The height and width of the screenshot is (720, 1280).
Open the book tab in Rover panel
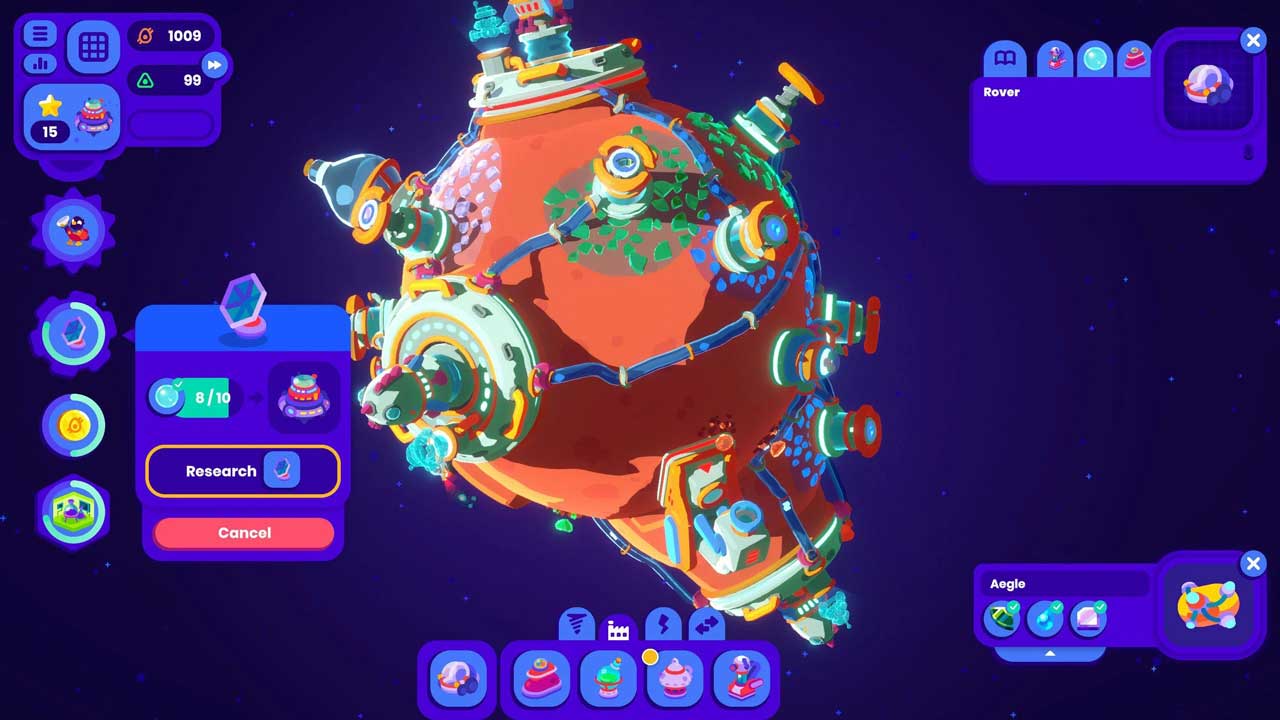[1005, 59]
